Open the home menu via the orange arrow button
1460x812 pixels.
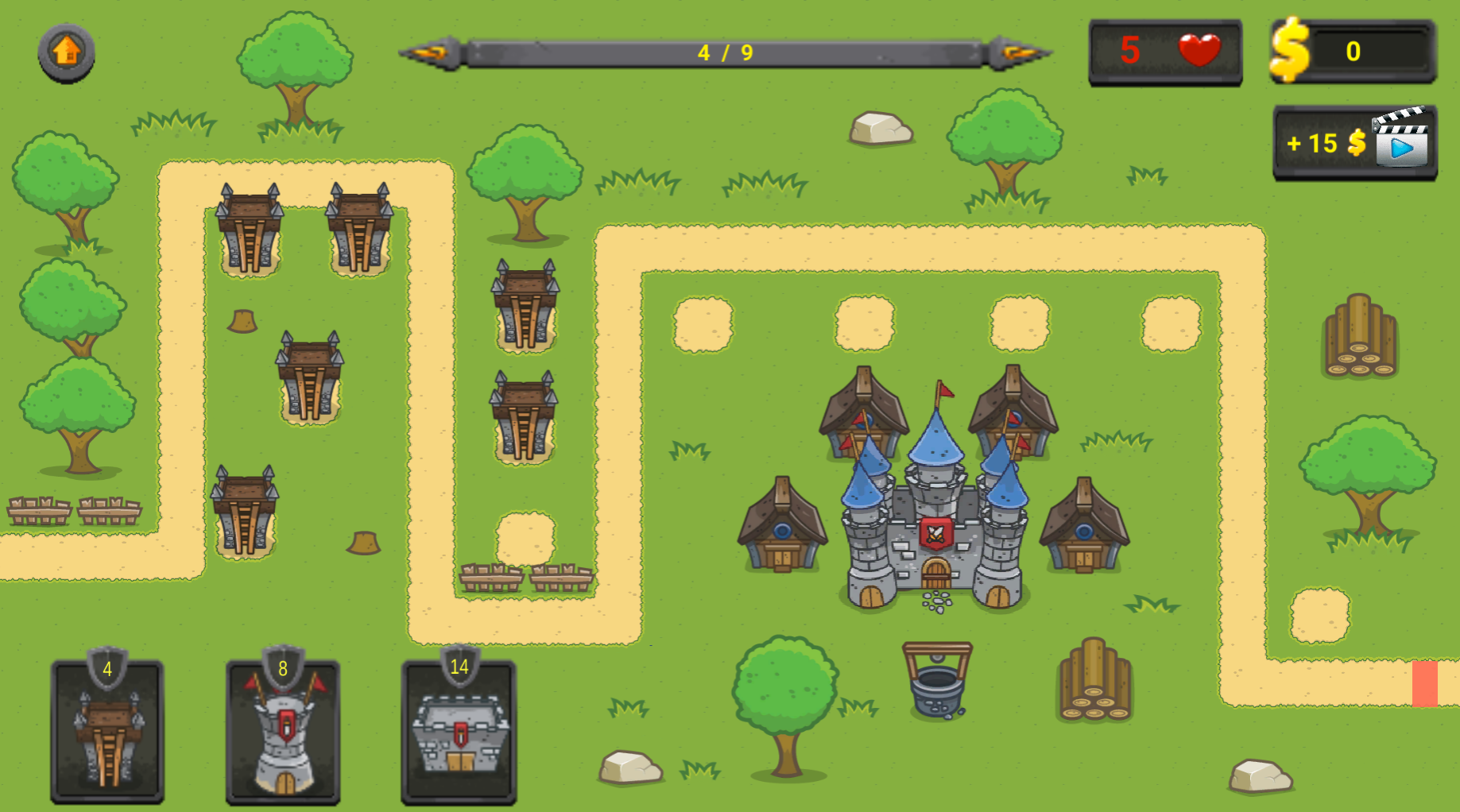tap(65, 53)
